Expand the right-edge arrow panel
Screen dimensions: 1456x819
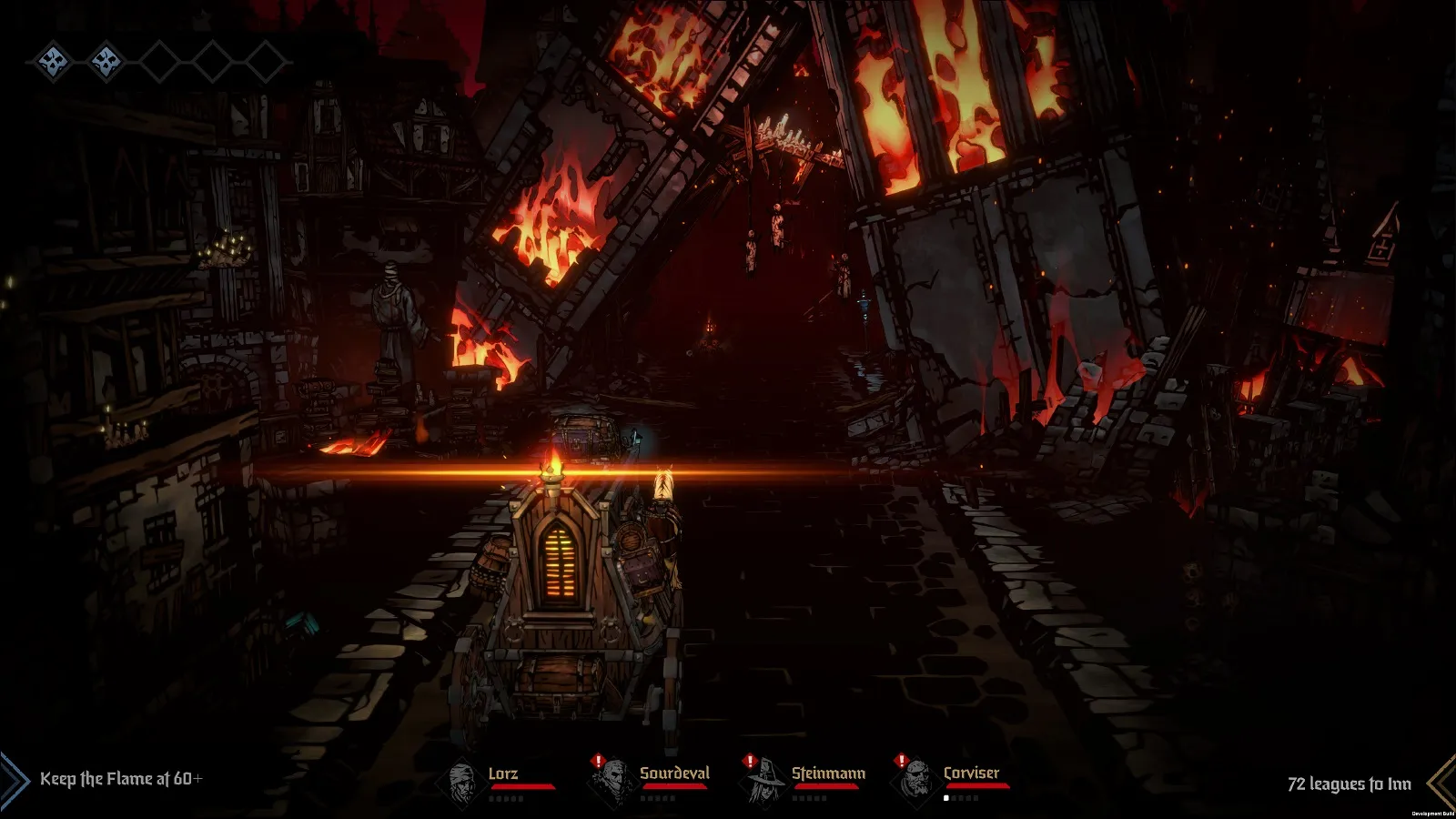click(1442, 781)
